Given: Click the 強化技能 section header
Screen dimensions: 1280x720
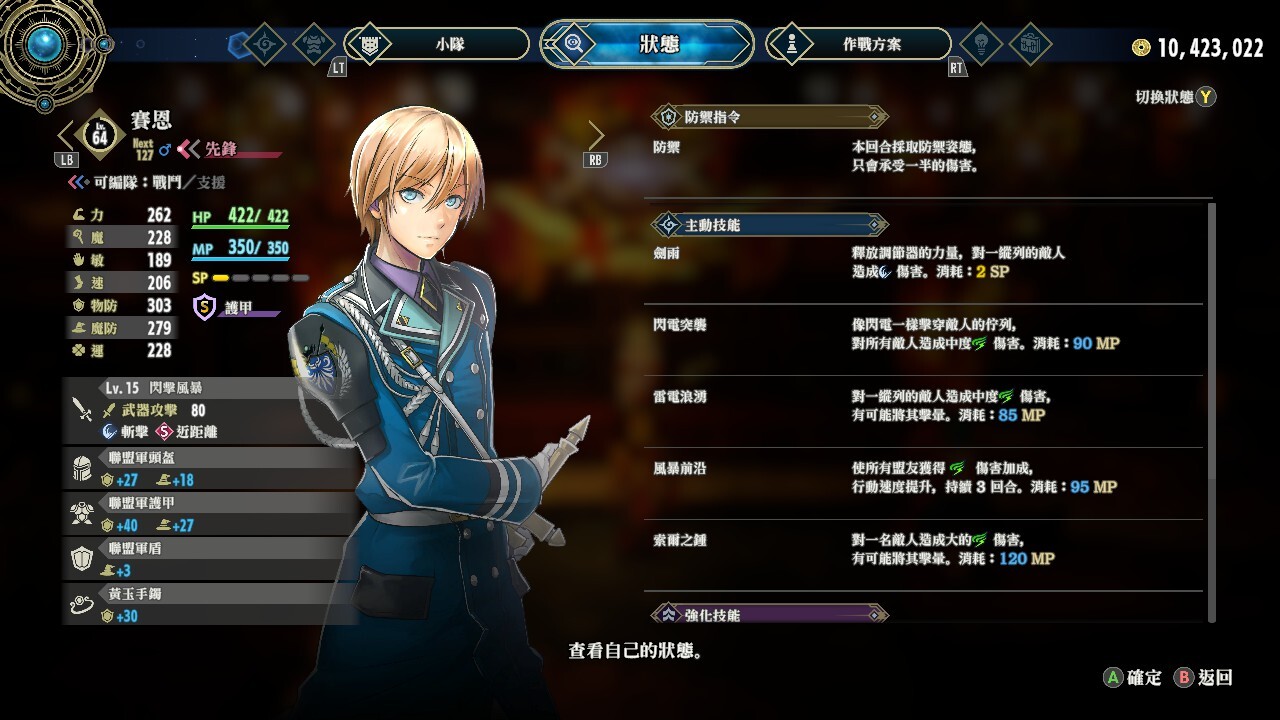Looking at the screenshot, I should point(768,614).
